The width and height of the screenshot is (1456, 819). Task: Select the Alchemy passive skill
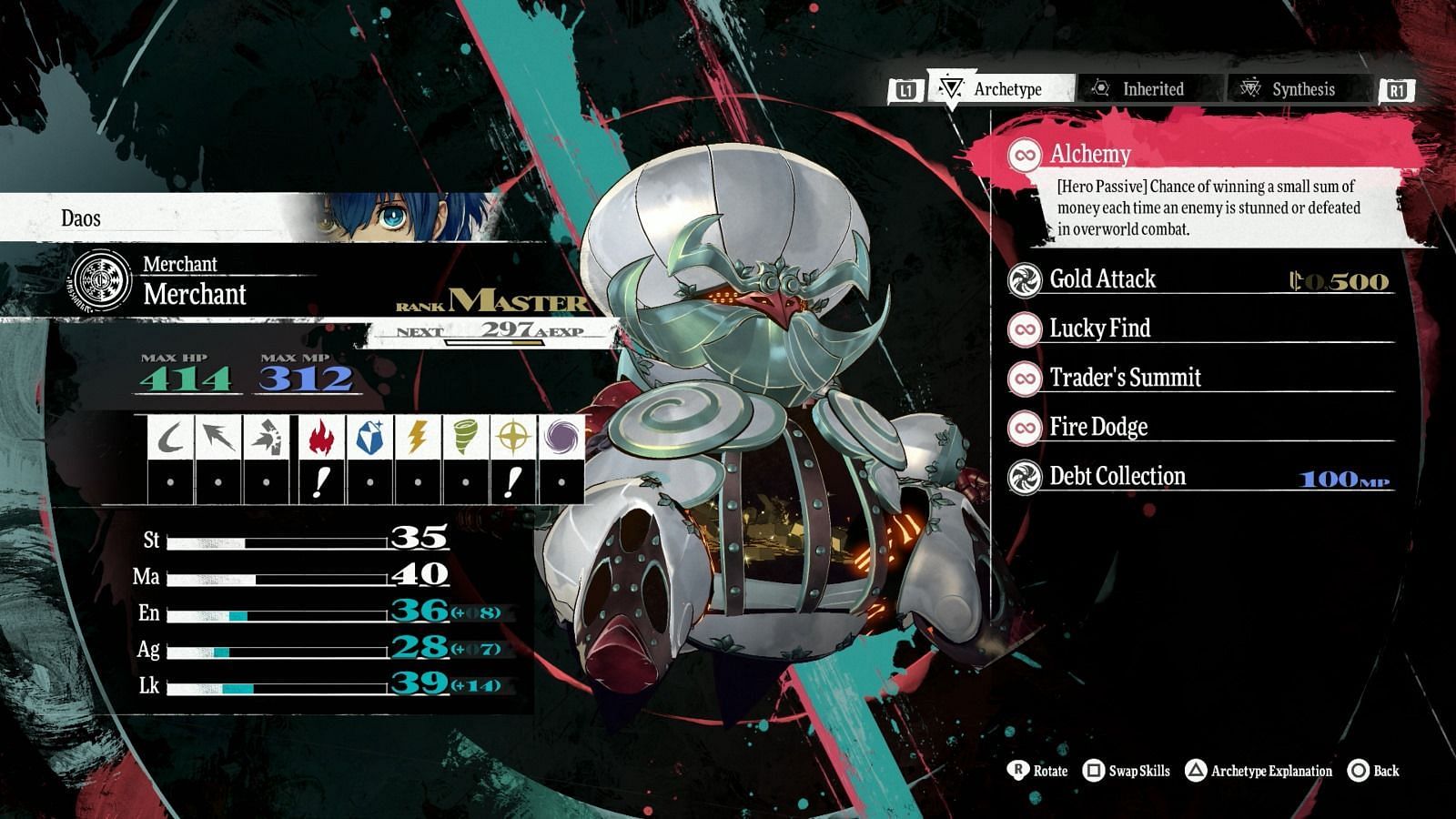coord(1090,154)
